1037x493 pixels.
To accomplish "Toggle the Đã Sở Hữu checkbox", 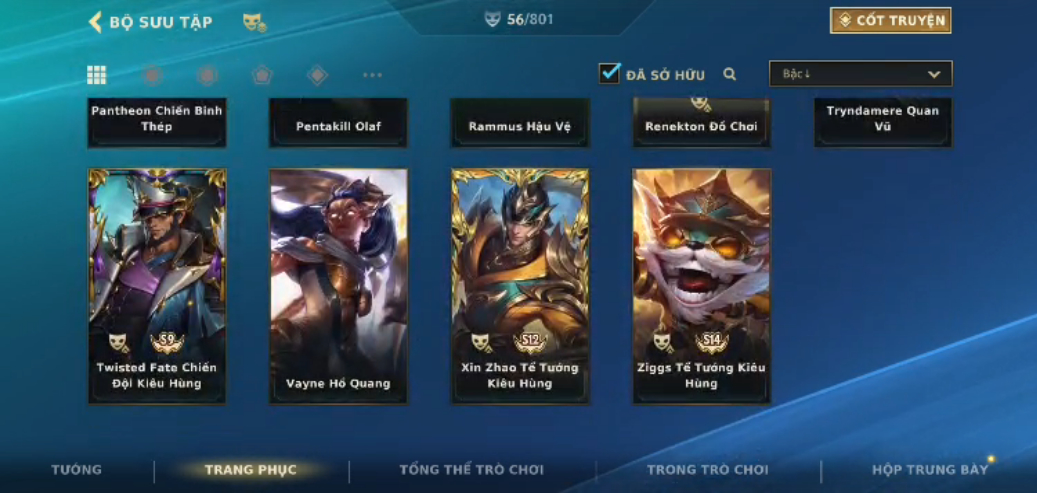I will [x=609, y=74].
